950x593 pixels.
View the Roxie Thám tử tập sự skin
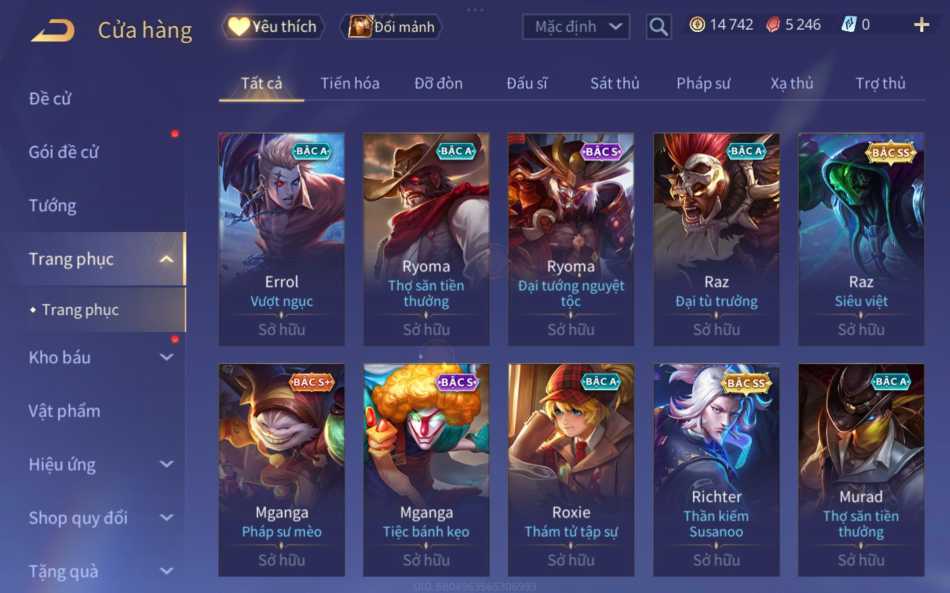(571, 470)
